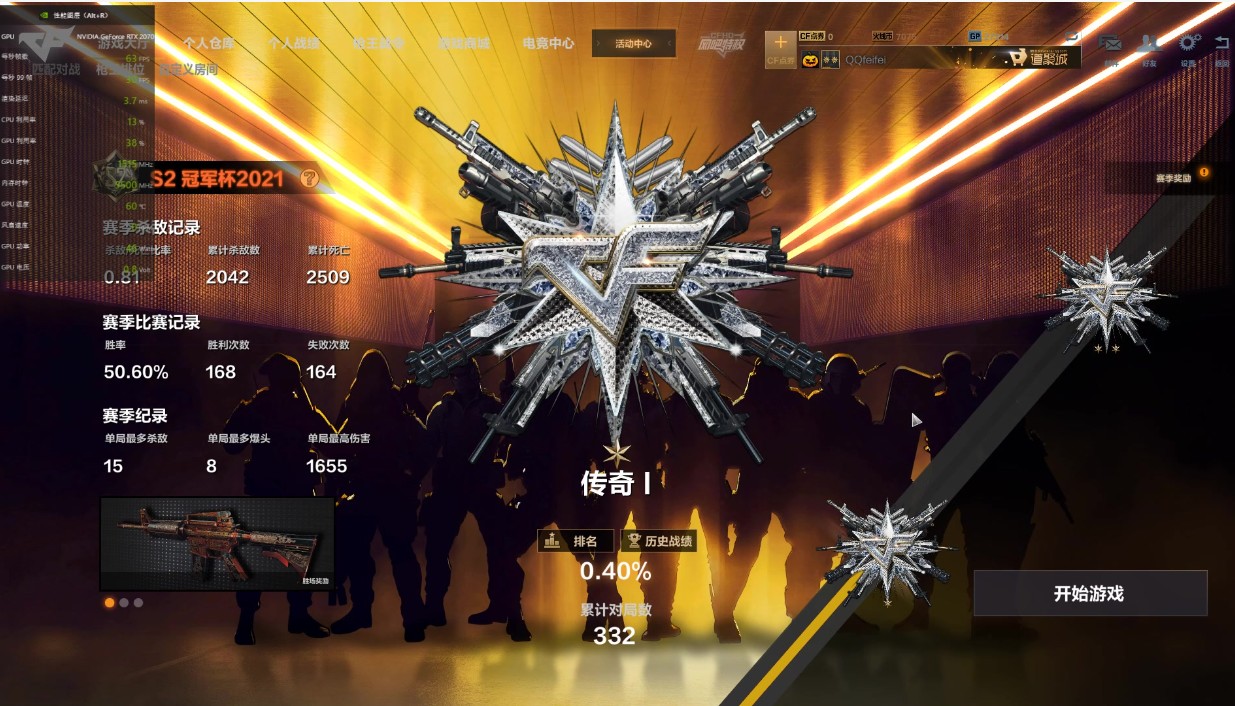Add CF点券 with the plus button
This screenshot has height=706, width=1235.
pyautogui.click(x=780, y=44)
